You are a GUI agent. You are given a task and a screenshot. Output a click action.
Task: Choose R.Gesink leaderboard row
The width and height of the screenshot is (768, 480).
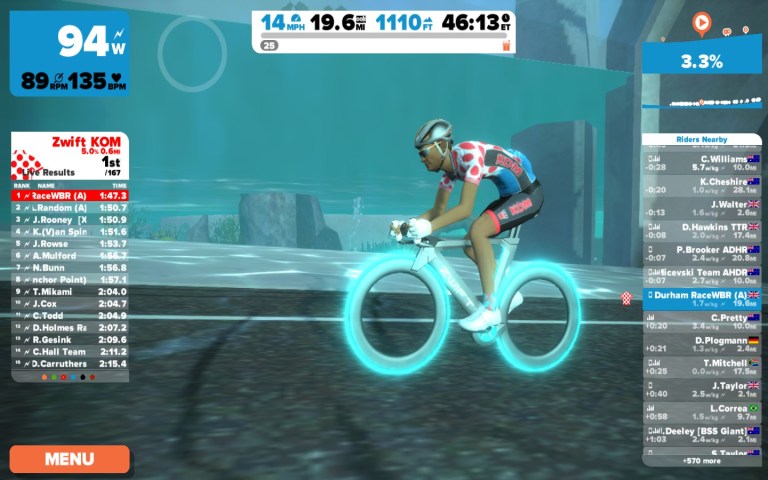click(x=70, y=340)
